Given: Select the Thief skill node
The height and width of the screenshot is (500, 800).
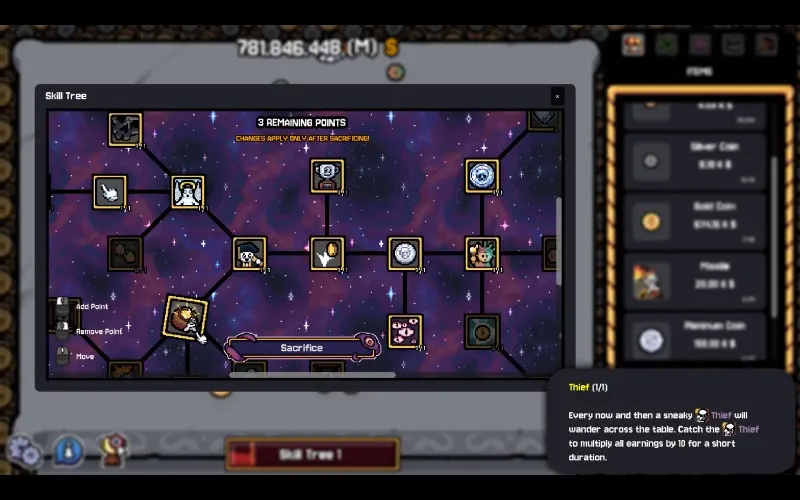Looking at the screenshot, I should coord(185,316).
